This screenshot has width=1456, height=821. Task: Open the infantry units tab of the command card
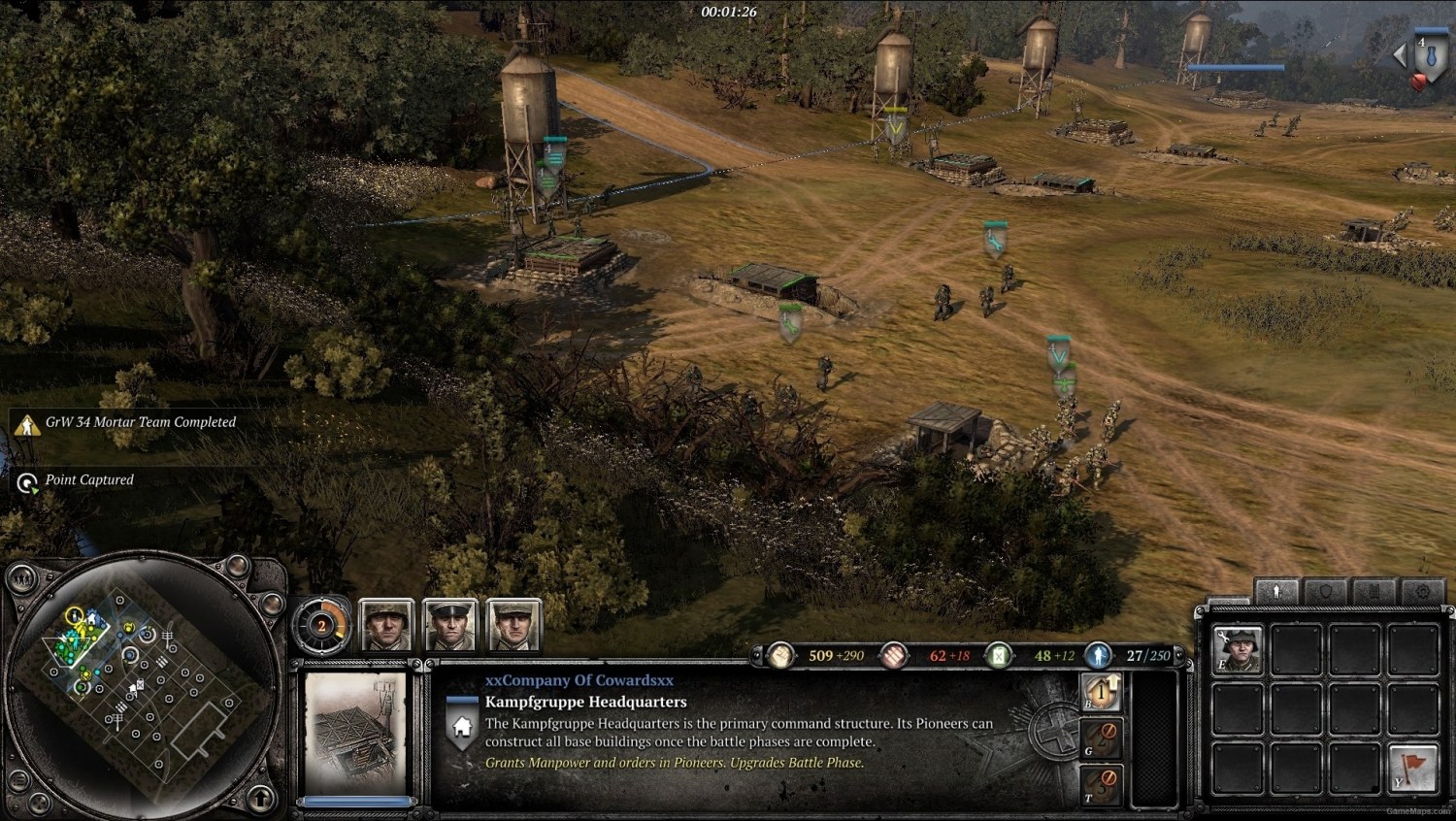tap(1276, 590)
